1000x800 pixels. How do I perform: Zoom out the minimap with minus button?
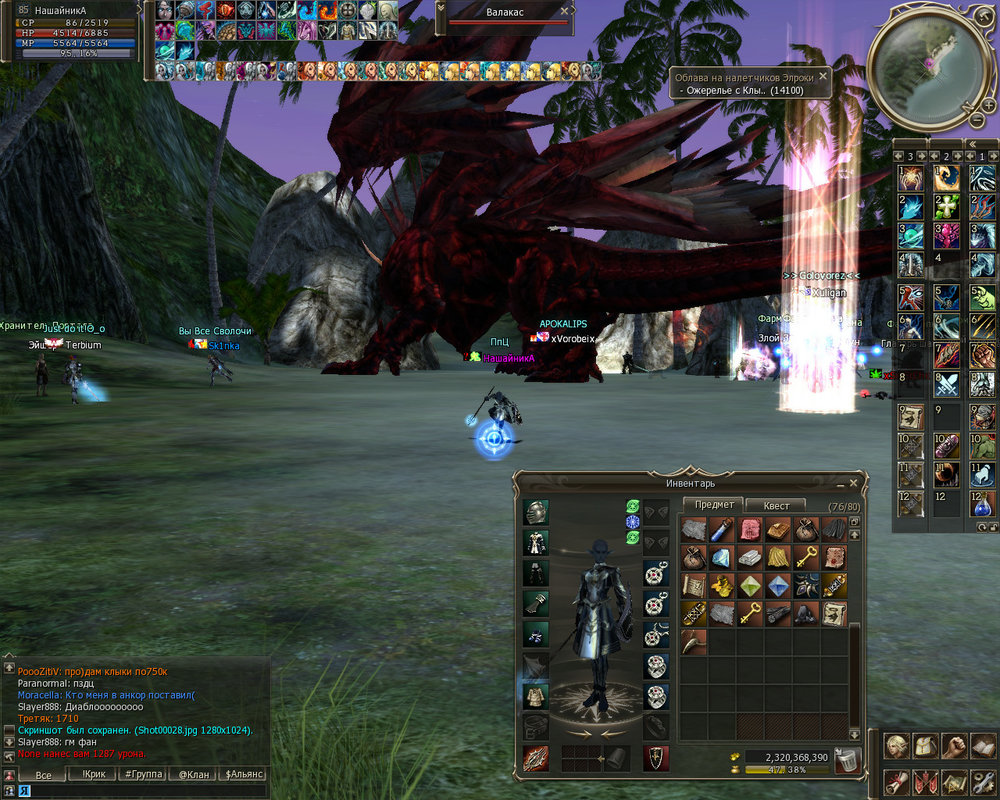tap(976, 120)
